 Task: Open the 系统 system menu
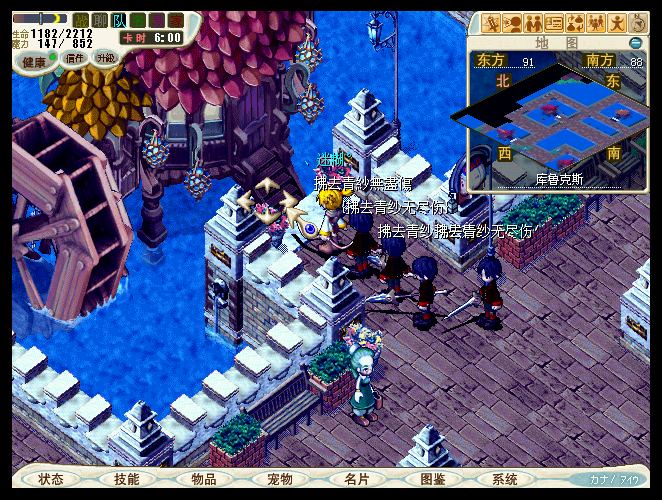(x=506, y=480)
